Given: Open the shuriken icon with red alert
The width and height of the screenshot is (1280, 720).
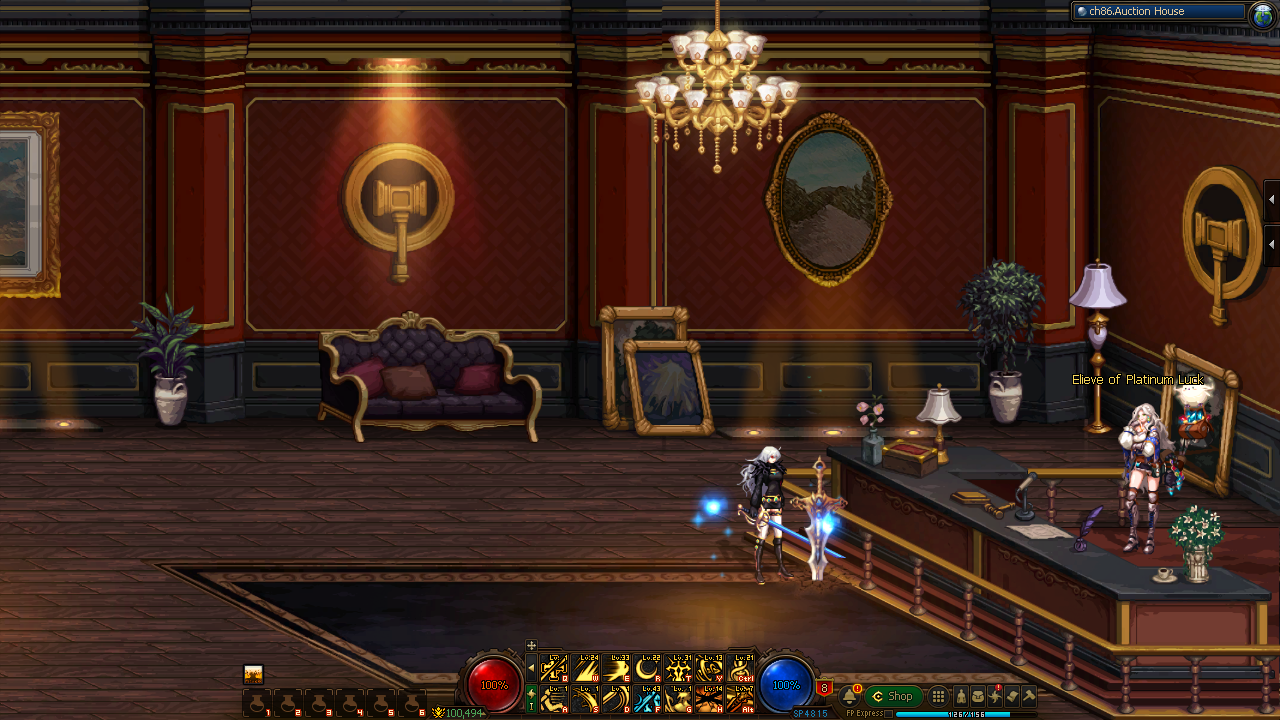Looking at the screenshot, I should coord(995,696).
